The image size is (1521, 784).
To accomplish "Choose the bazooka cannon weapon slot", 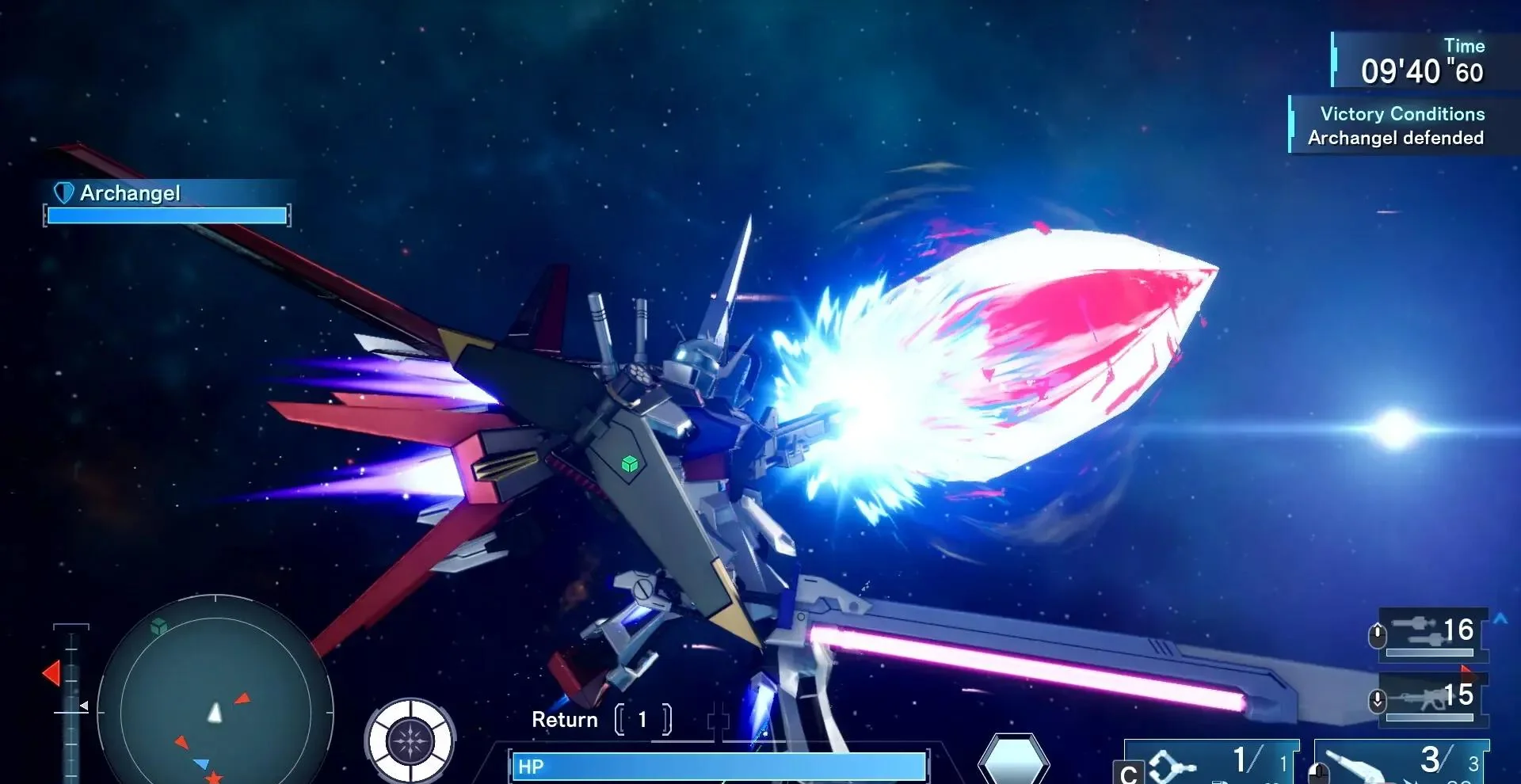I will click(1402, 763).
